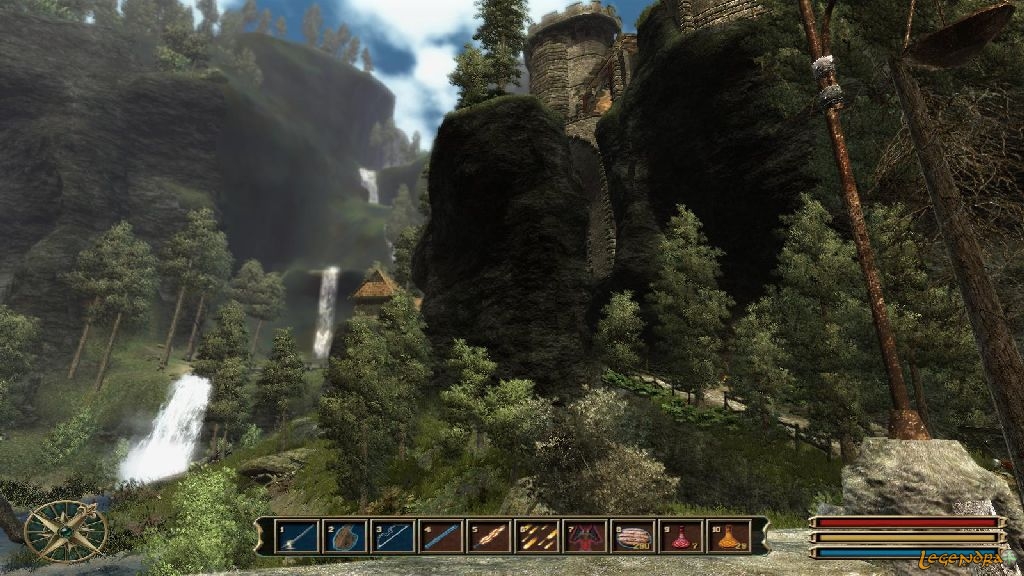The image size is (1024, 576).
Task: Click the golden compass
Action: click(x=66, y=530)
